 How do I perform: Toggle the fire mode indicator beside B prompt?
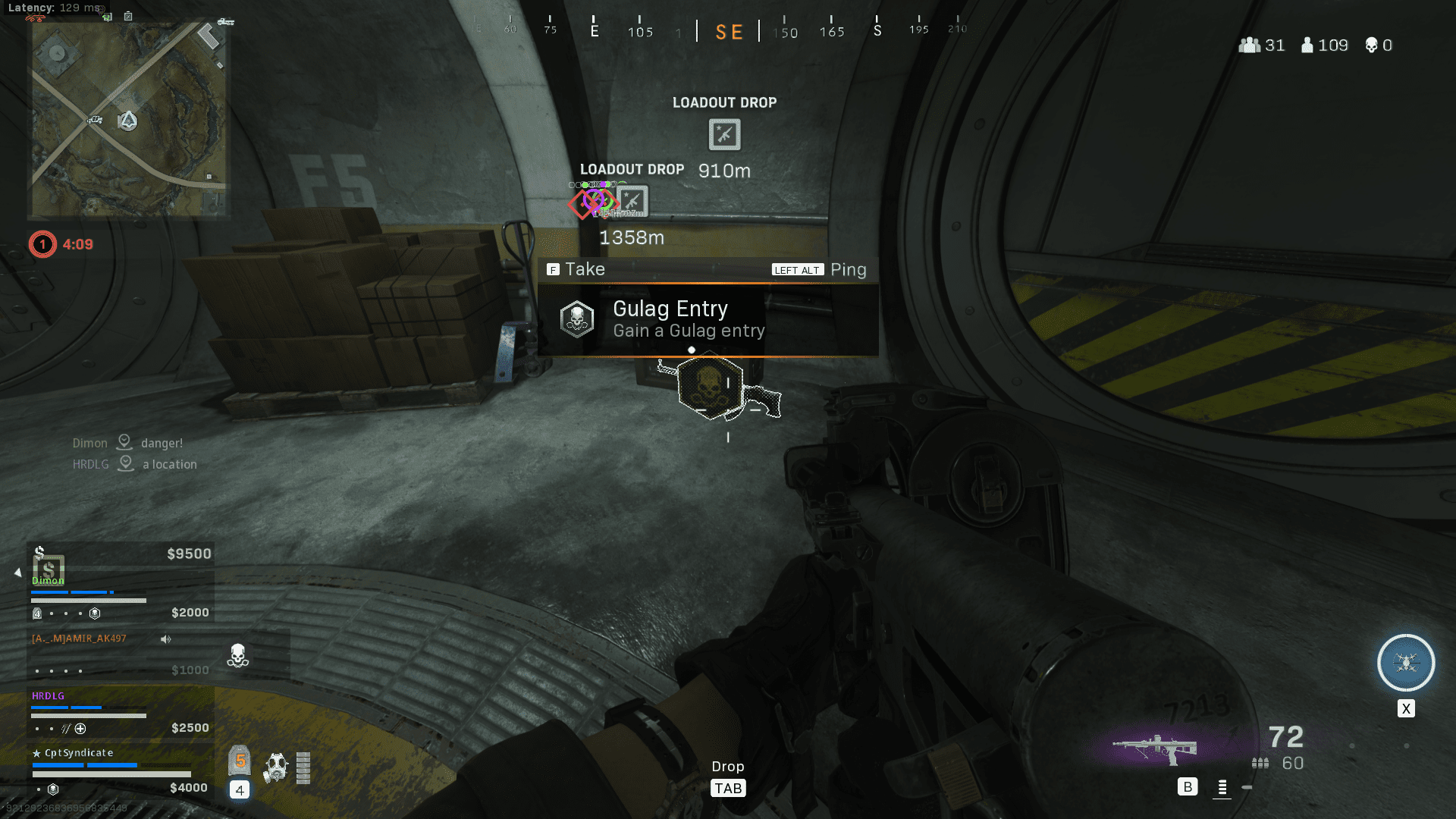click(x=1222, y=788)
